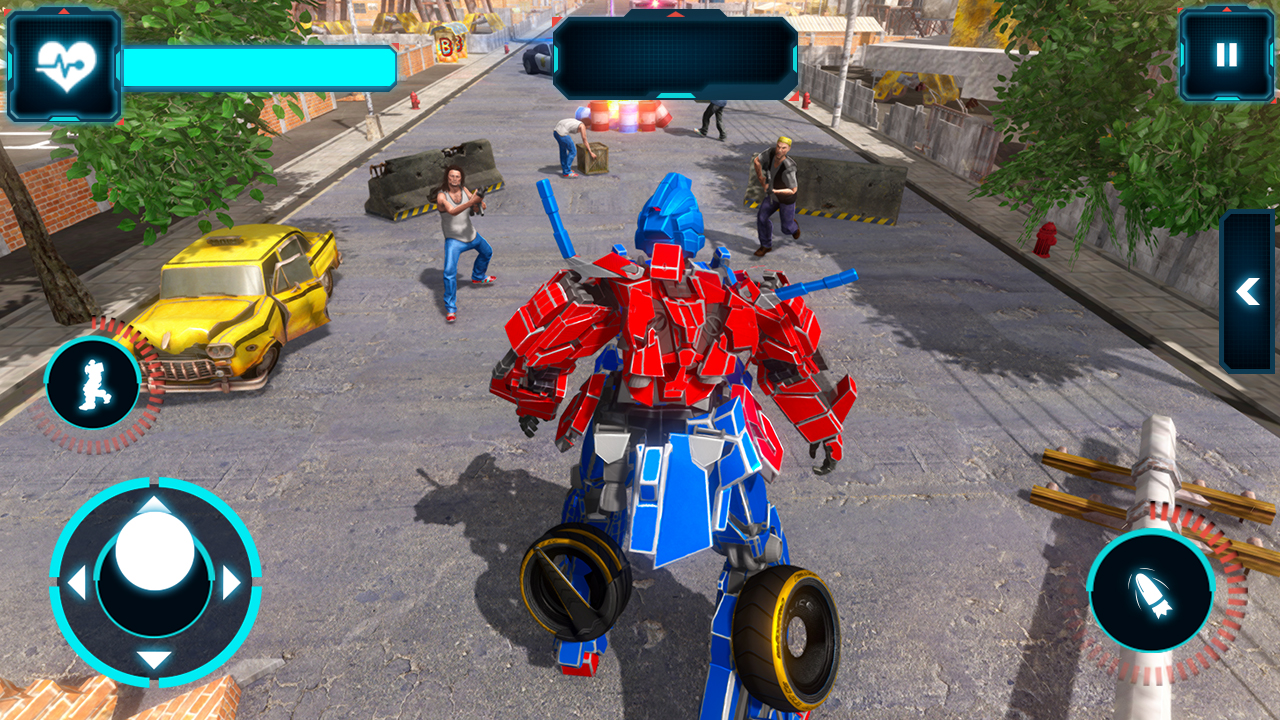Collapse the side panel using the back arrow
1280x720 pixels.
(1248, 292)
